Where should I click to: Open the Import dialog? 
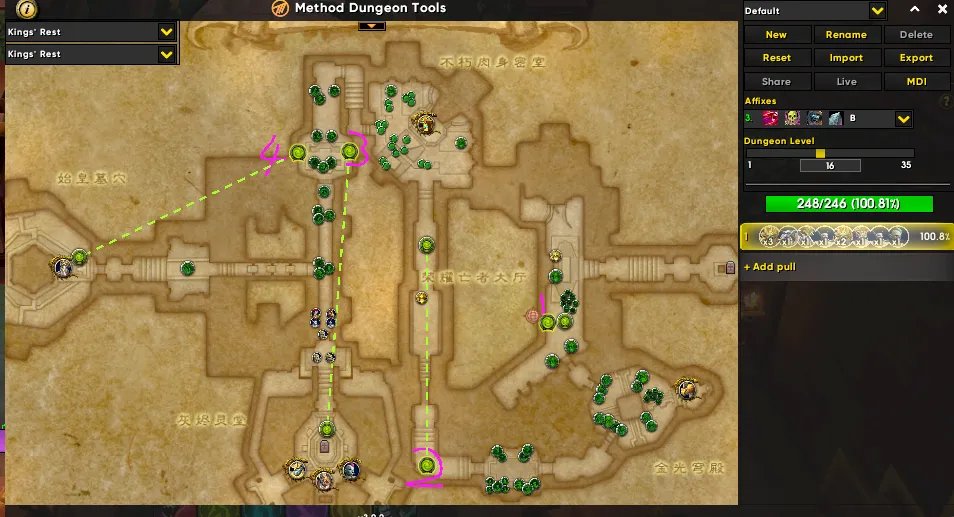click(846, 58)
